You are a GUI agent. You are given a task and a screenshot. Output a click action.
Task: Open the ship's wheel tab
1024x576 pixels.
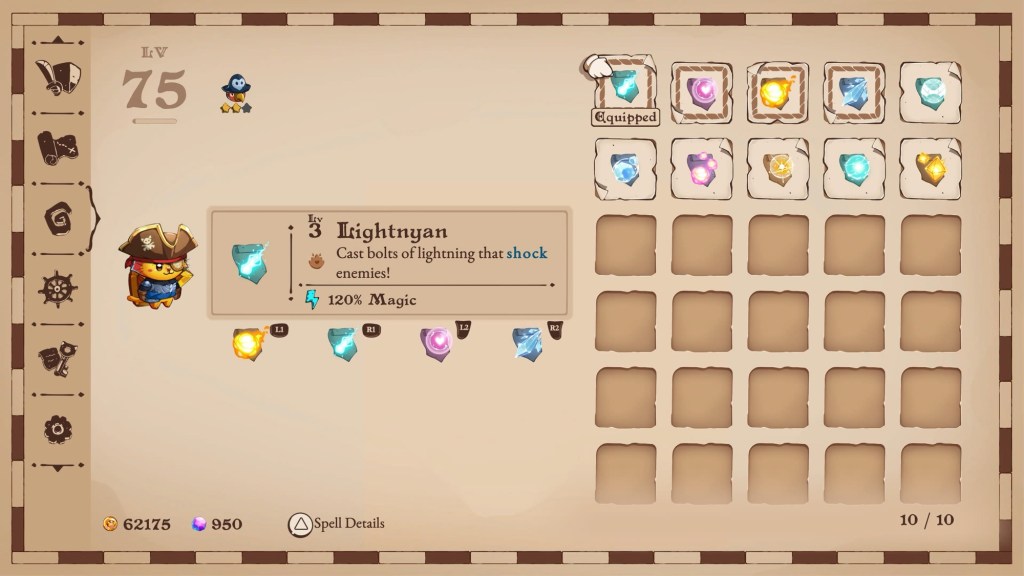[57, 289]
